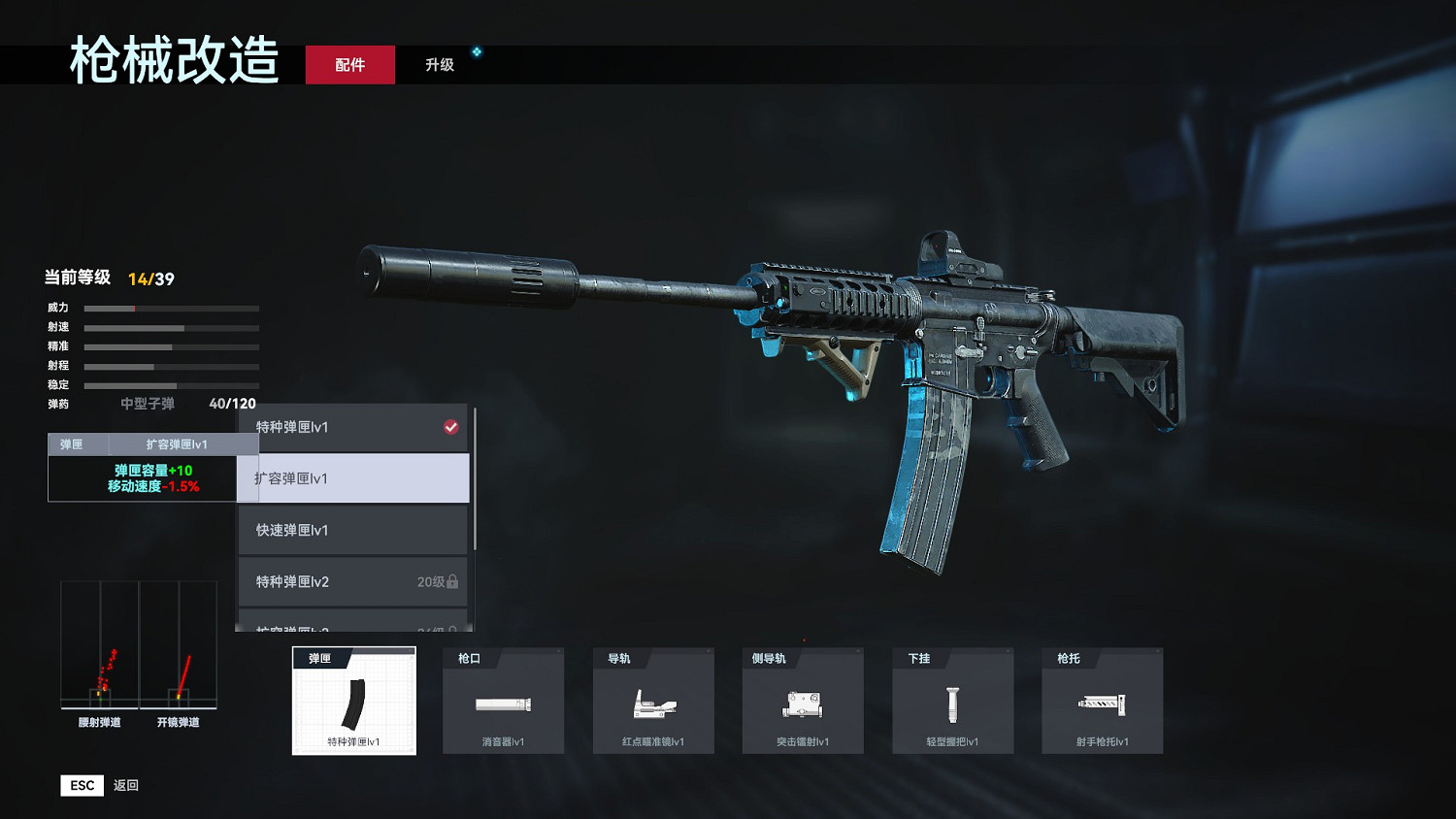Select the 下挂 underbarrel grip slot
Image resolution: width=1456 pixels, height=819 pixels.
coord(952,701)
